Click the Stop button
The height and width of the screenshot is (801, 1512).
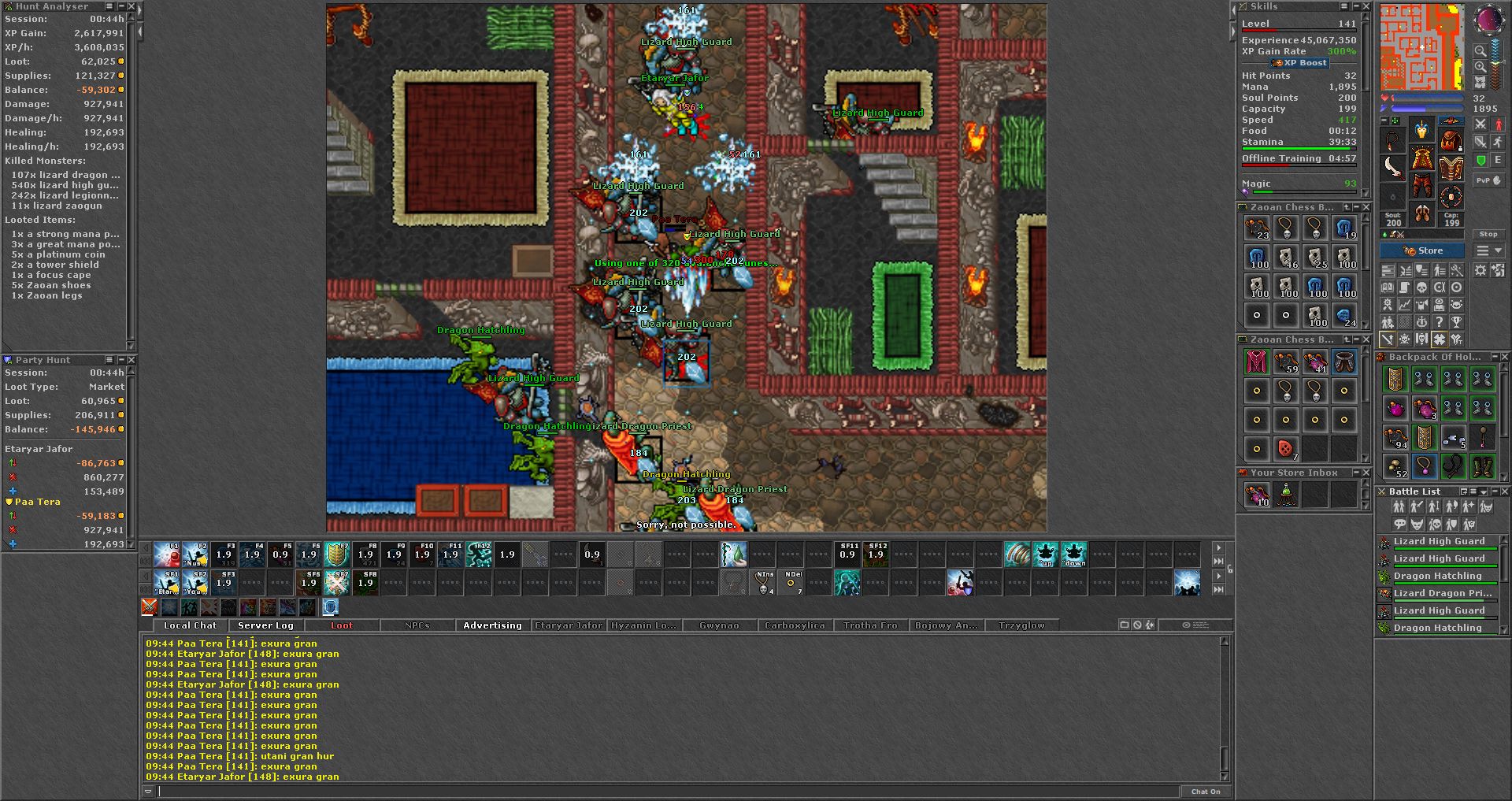[x=1488, y=234]
